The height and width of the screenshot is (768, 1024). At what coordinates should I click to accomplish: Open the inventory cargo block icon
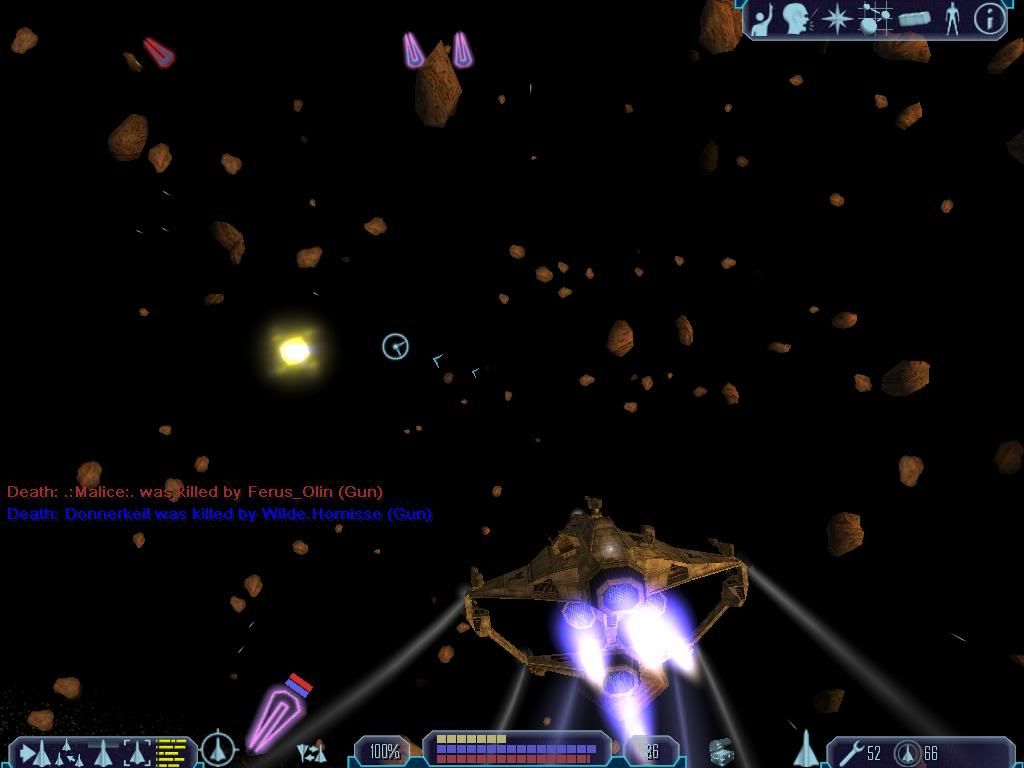914,18
